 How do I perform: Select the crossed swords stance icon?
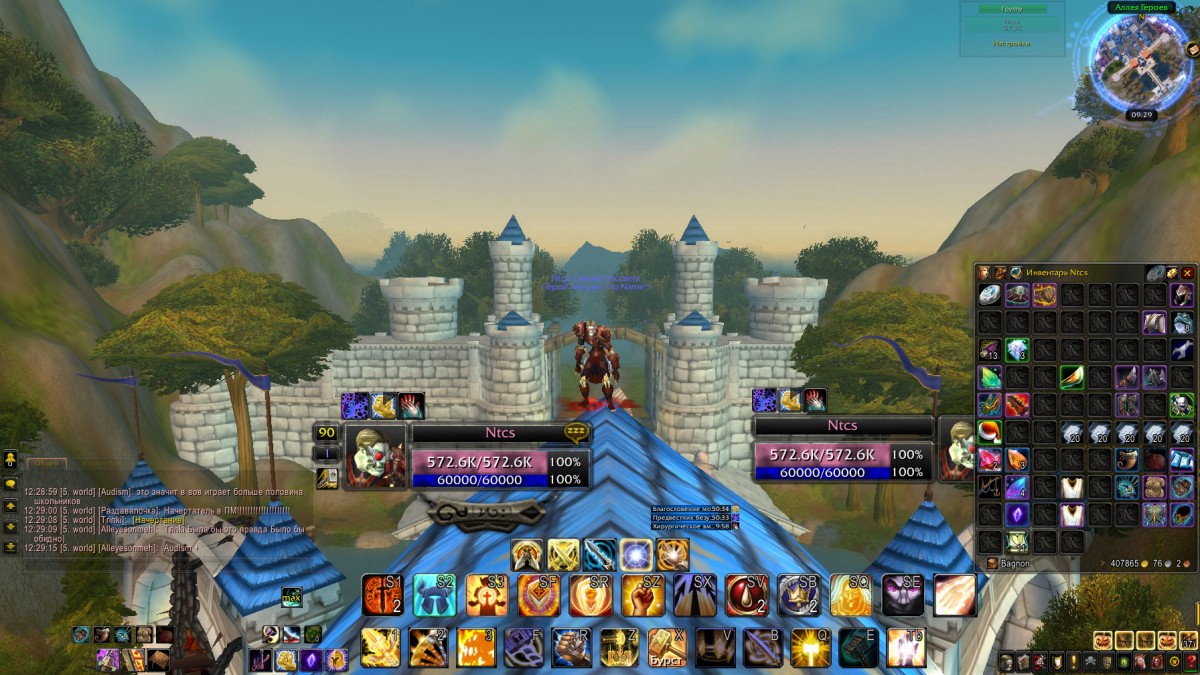point(563,554)
